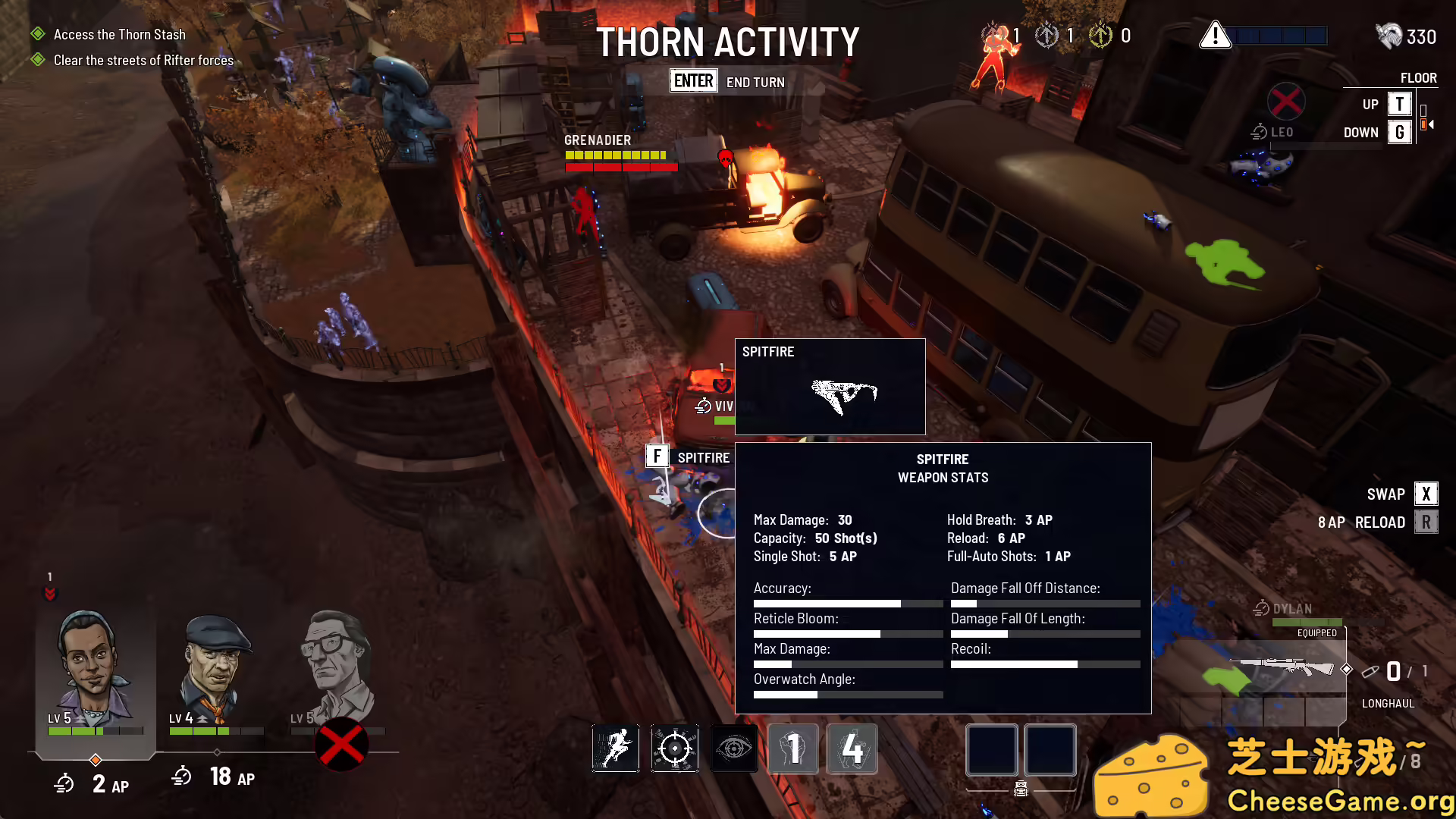
Task: Click the alert warning triangle icon
Action: 1215,36
